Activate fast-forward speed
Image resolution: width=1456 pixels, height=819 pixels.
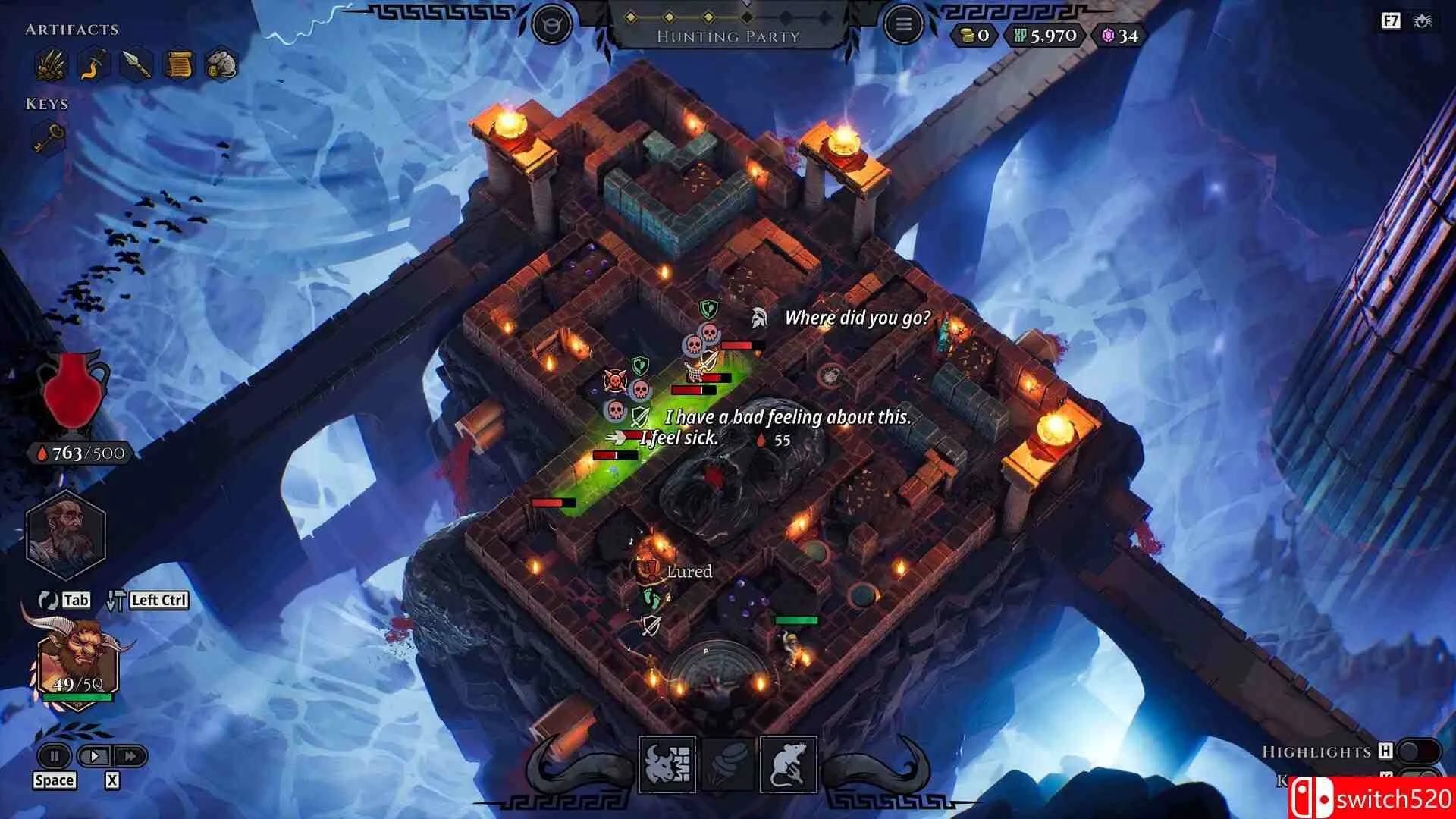click(x=130, y=756)
